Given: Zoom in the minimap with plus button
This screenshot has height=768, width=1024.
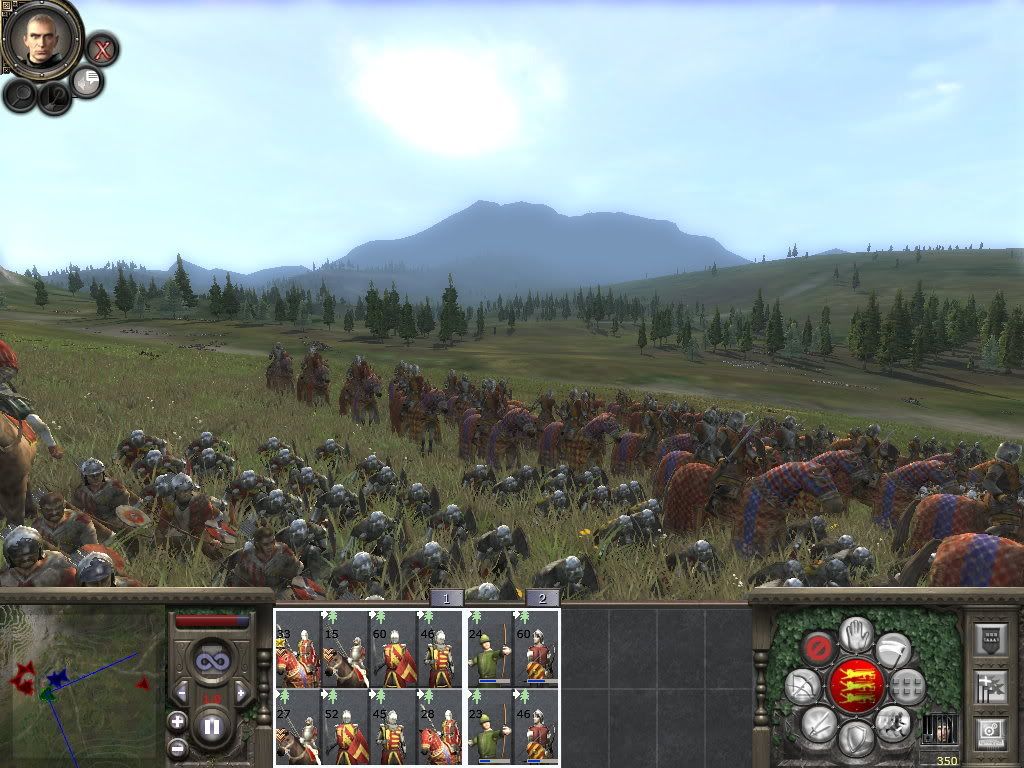Looking at the screenshot, I should pos(178,721).
